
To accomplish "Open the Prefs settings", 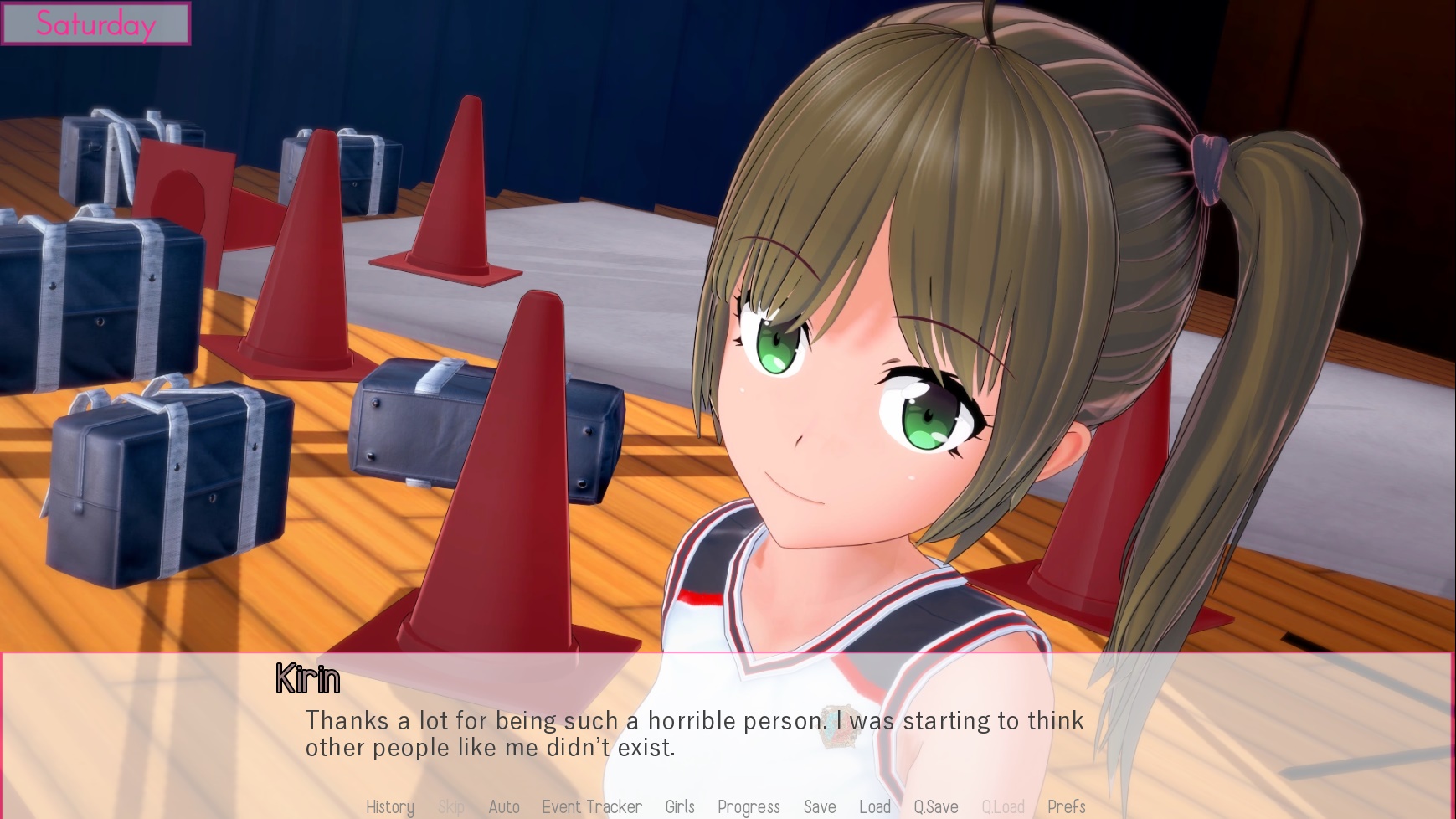I will [x=1066, y=806].
